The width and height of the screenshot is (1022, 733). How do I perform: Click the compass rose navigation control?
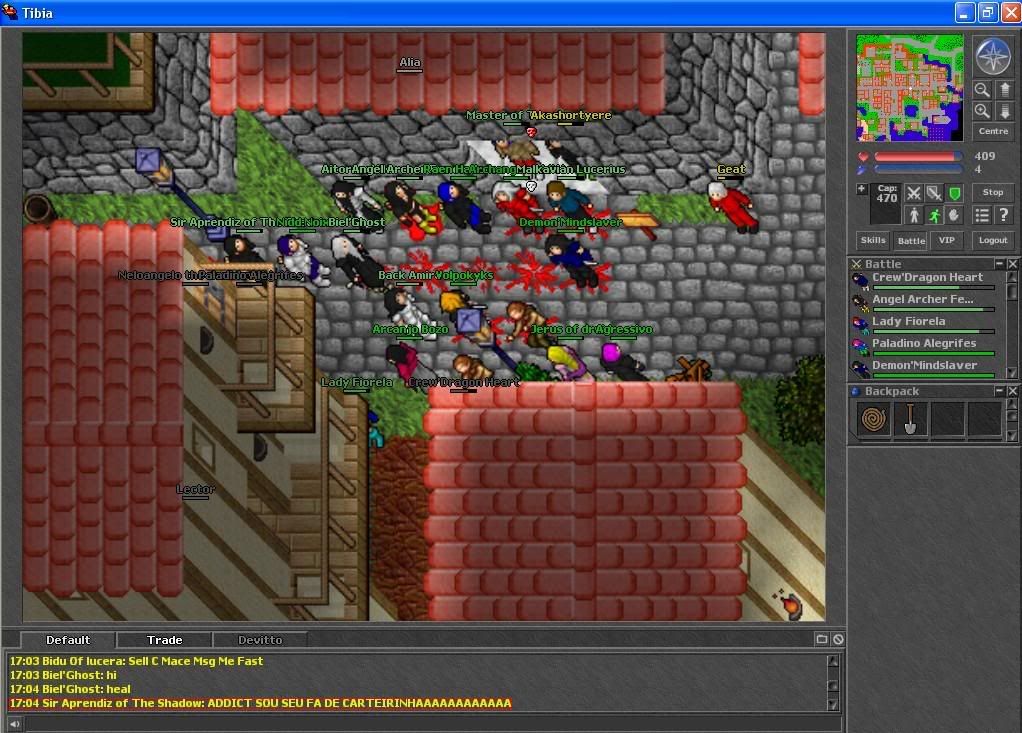993,56
